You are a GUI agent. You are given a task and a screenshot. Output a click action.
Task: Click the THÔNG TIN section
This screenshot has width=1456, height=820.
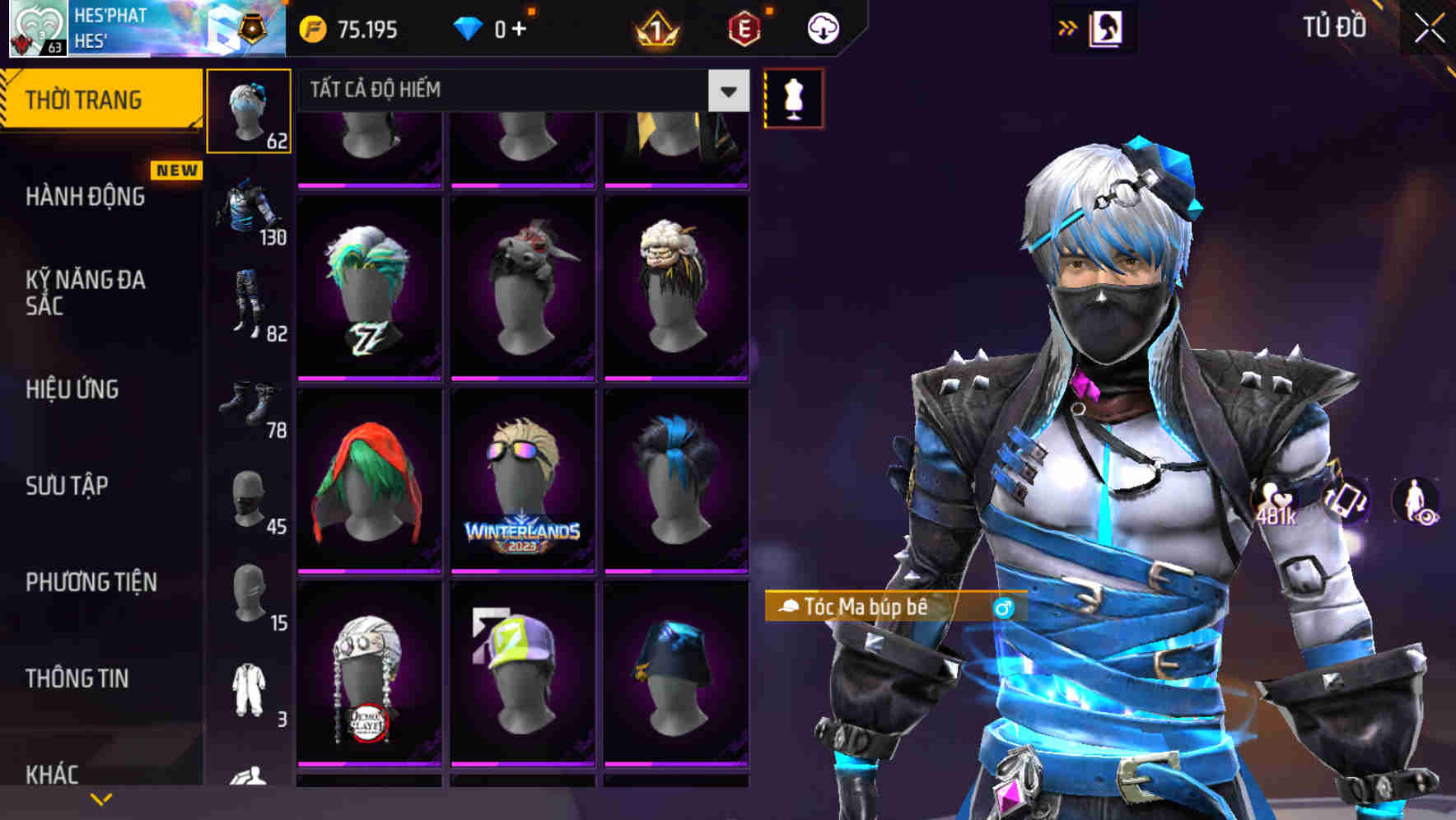78,678
